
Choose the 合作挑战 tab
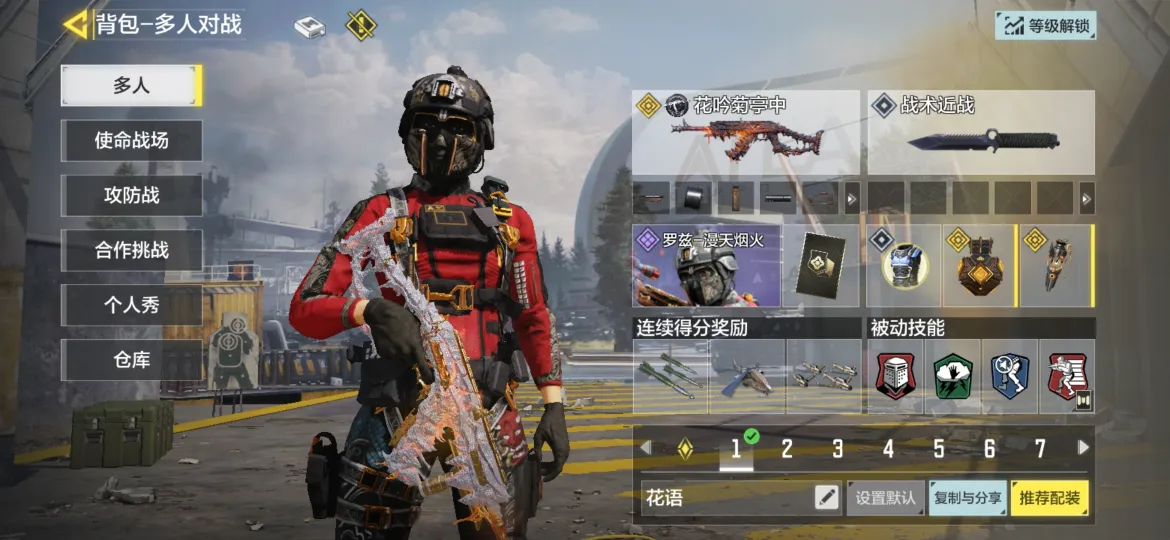pos(131,251)
